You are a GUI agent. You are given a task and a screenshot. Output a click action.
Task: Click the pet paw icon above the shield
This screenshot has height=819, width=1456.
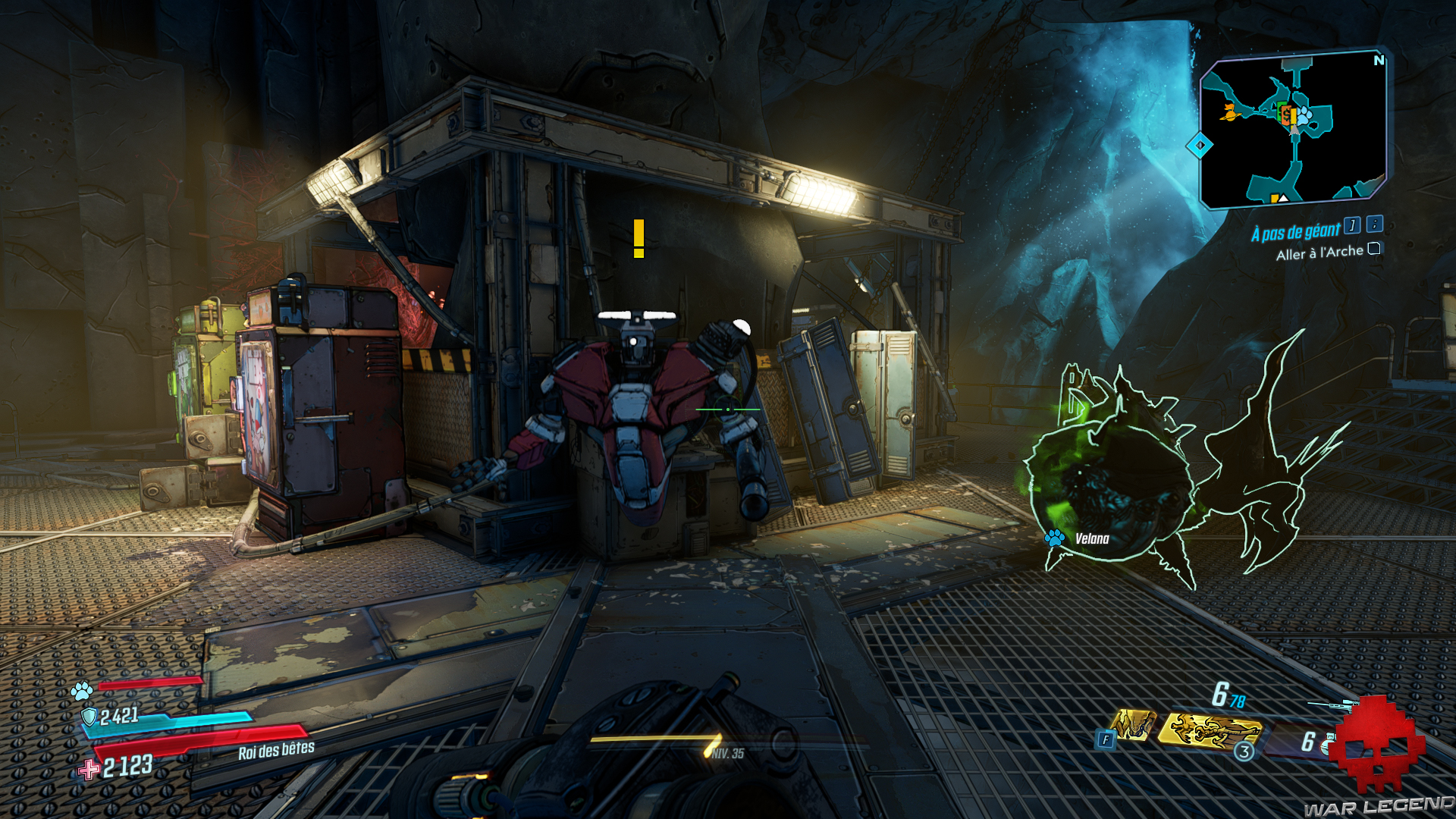82,690
